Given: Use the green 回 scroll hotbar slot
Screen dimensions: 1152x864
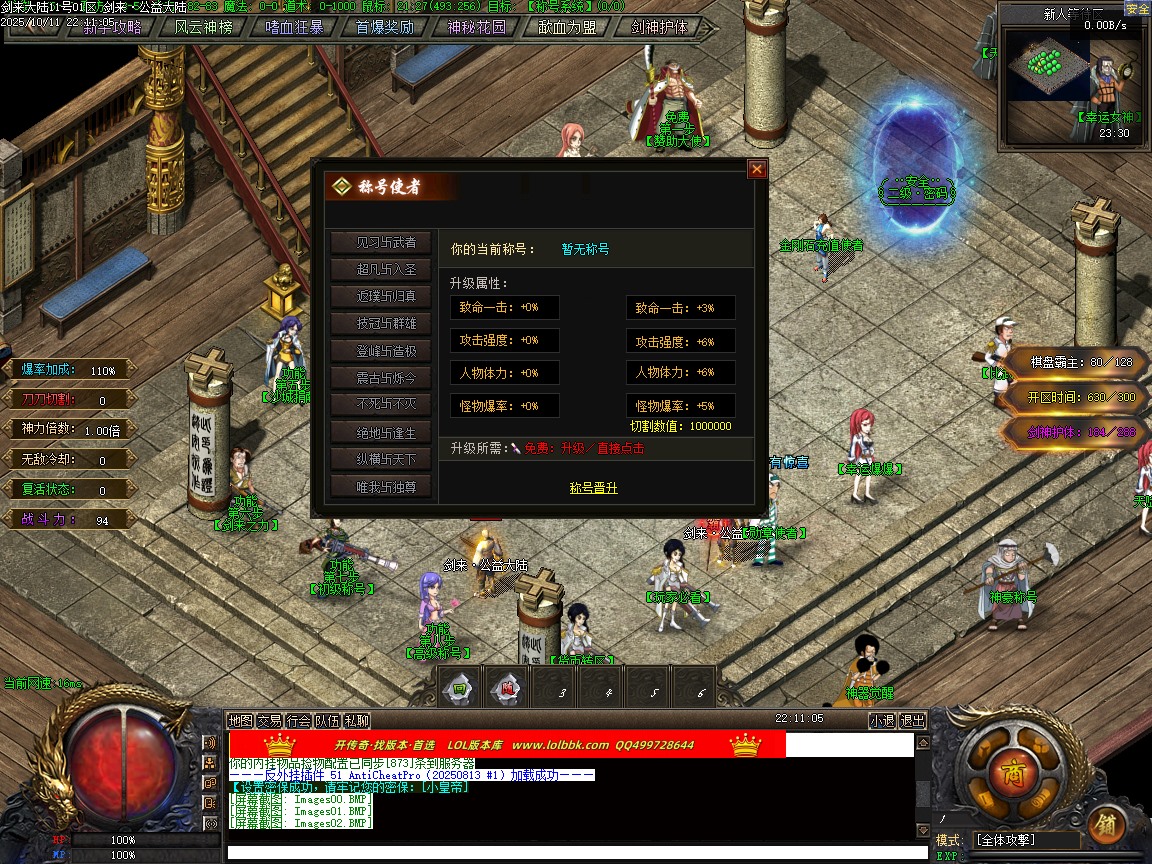Looking at the screenshot, I should point(460,689).
